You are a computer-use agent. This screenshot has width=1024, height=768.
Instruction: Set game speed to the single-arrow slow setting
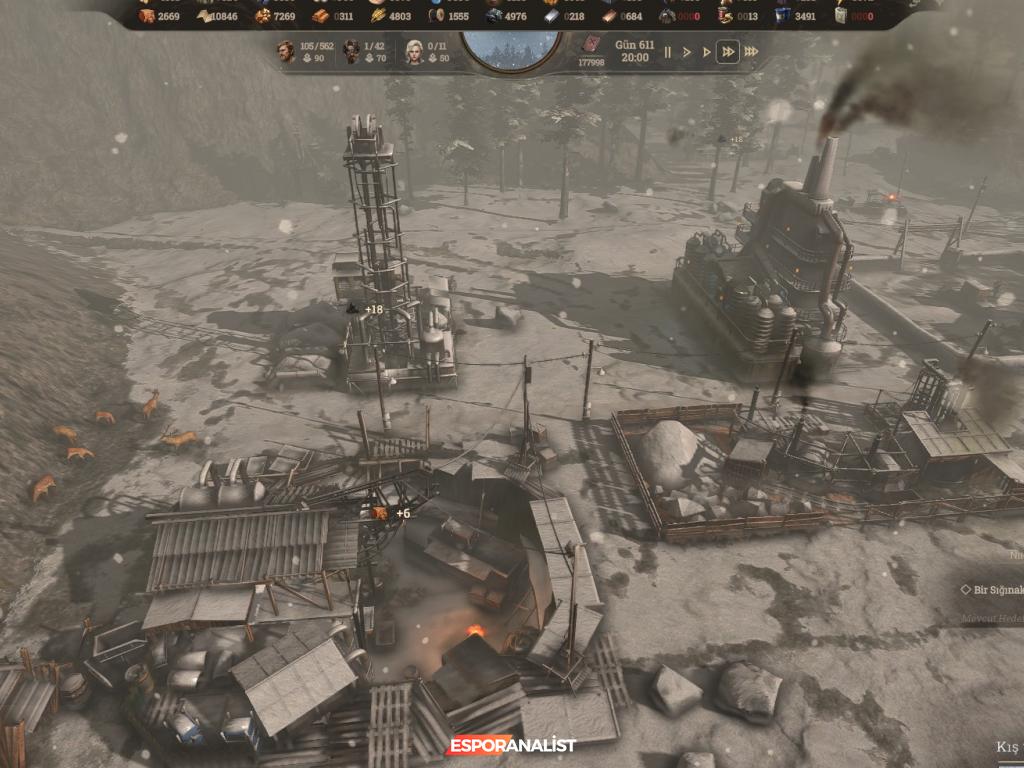tap(687, 52)
